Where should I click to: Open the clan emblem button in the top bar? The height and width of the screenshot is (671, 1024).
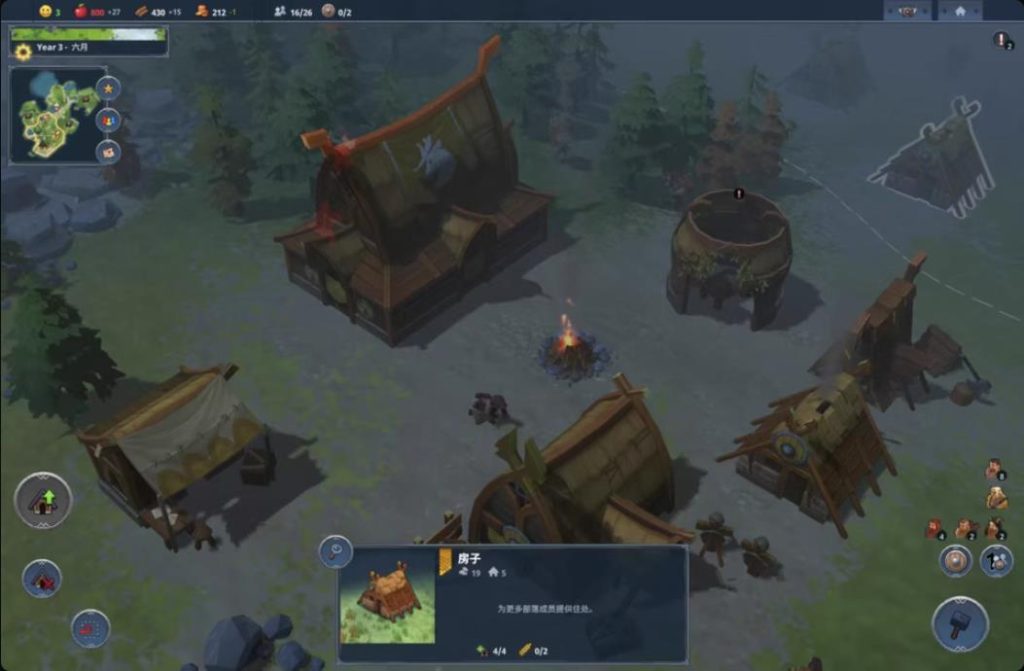click(908, 11)
